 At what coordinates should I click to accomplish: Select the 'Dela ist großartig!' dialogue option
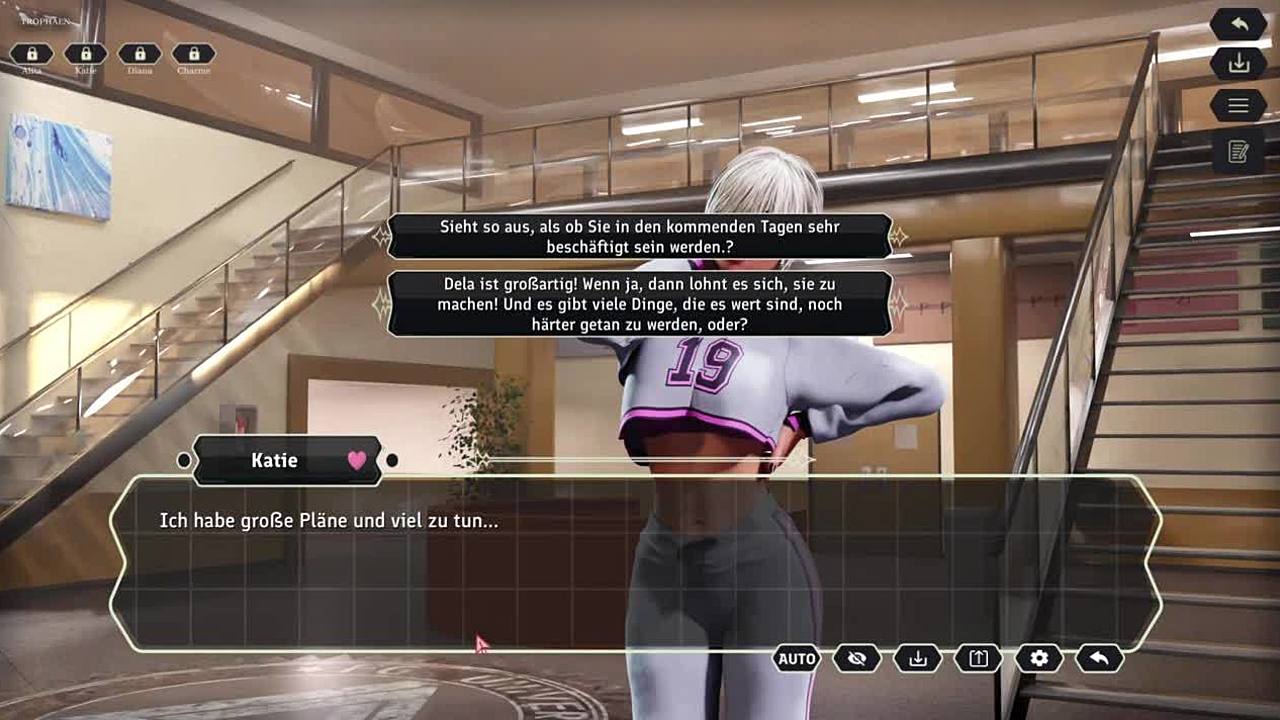[x=639, y=304]
